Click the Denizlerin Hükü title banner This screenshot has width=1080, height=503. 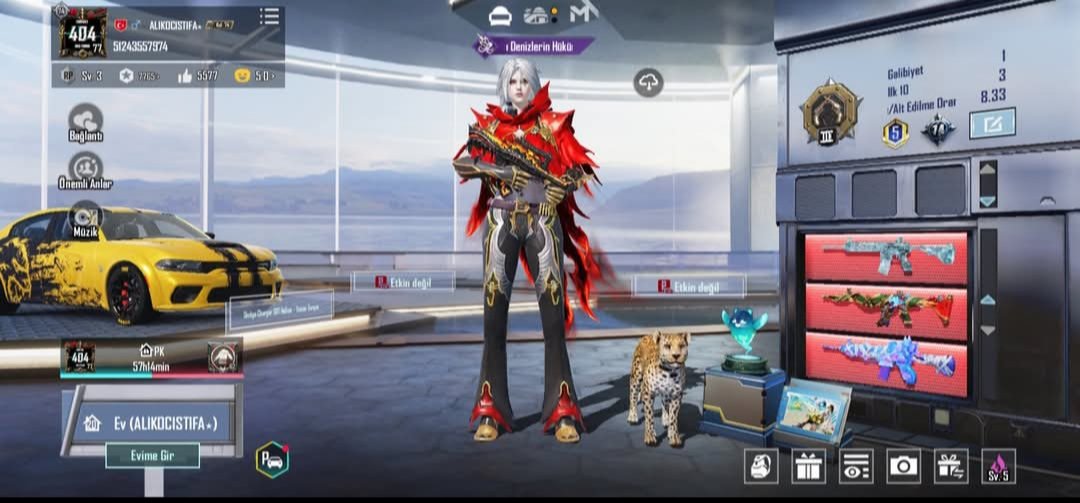[x=534, y=45]
